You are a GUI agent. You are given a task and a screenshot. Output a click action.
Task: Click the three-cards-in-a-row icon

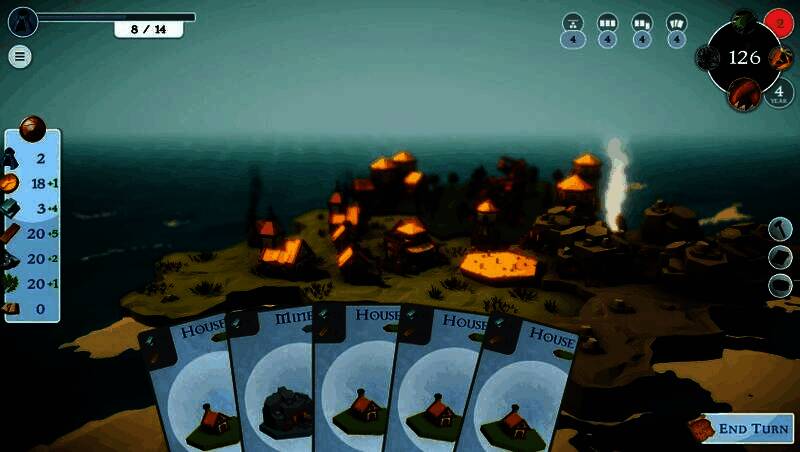pyautogui.click(x=607, y=22)
